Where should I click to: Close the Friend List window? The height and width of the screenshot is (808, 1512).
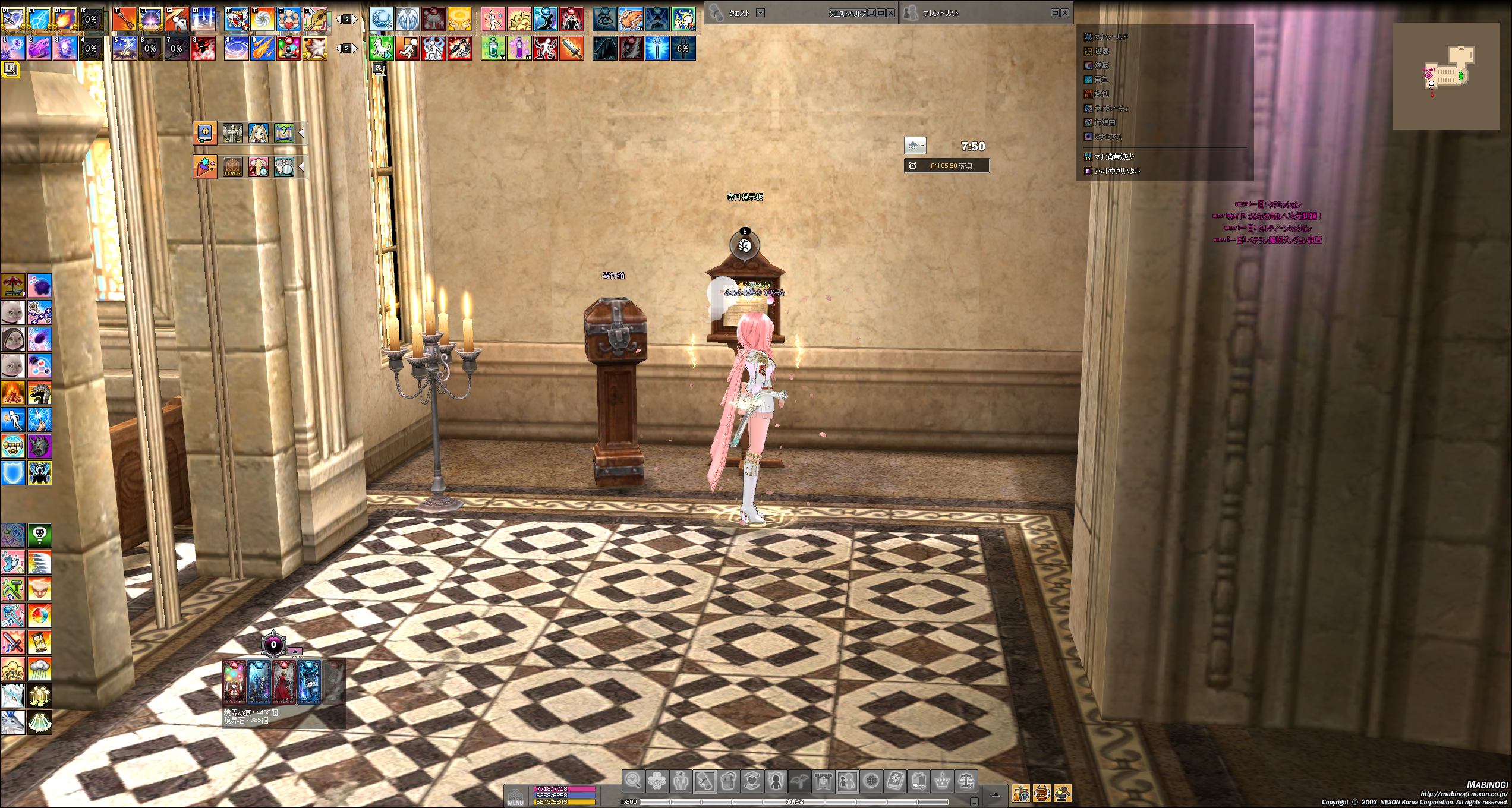pos(1065,12)
